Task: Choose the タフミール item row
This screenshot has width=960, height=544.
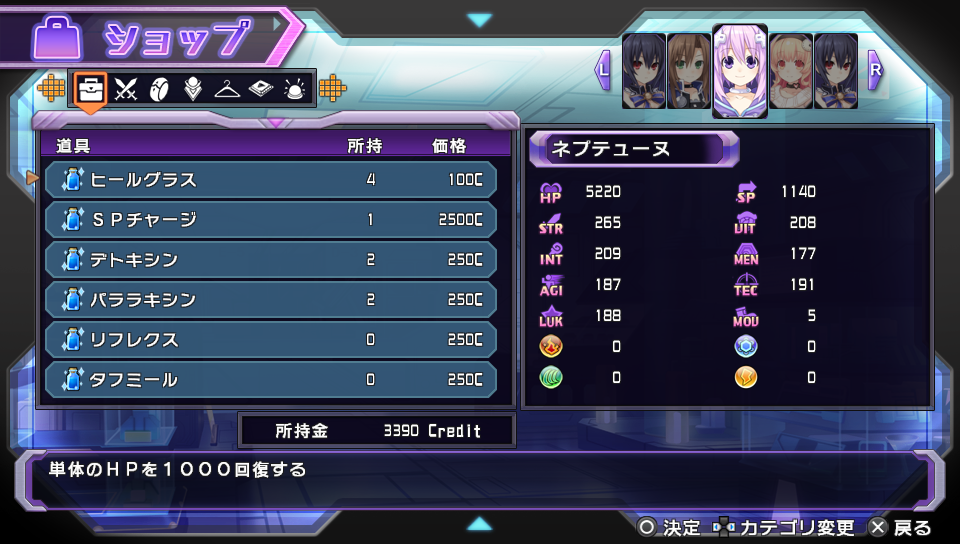Action: pos(270,380)
